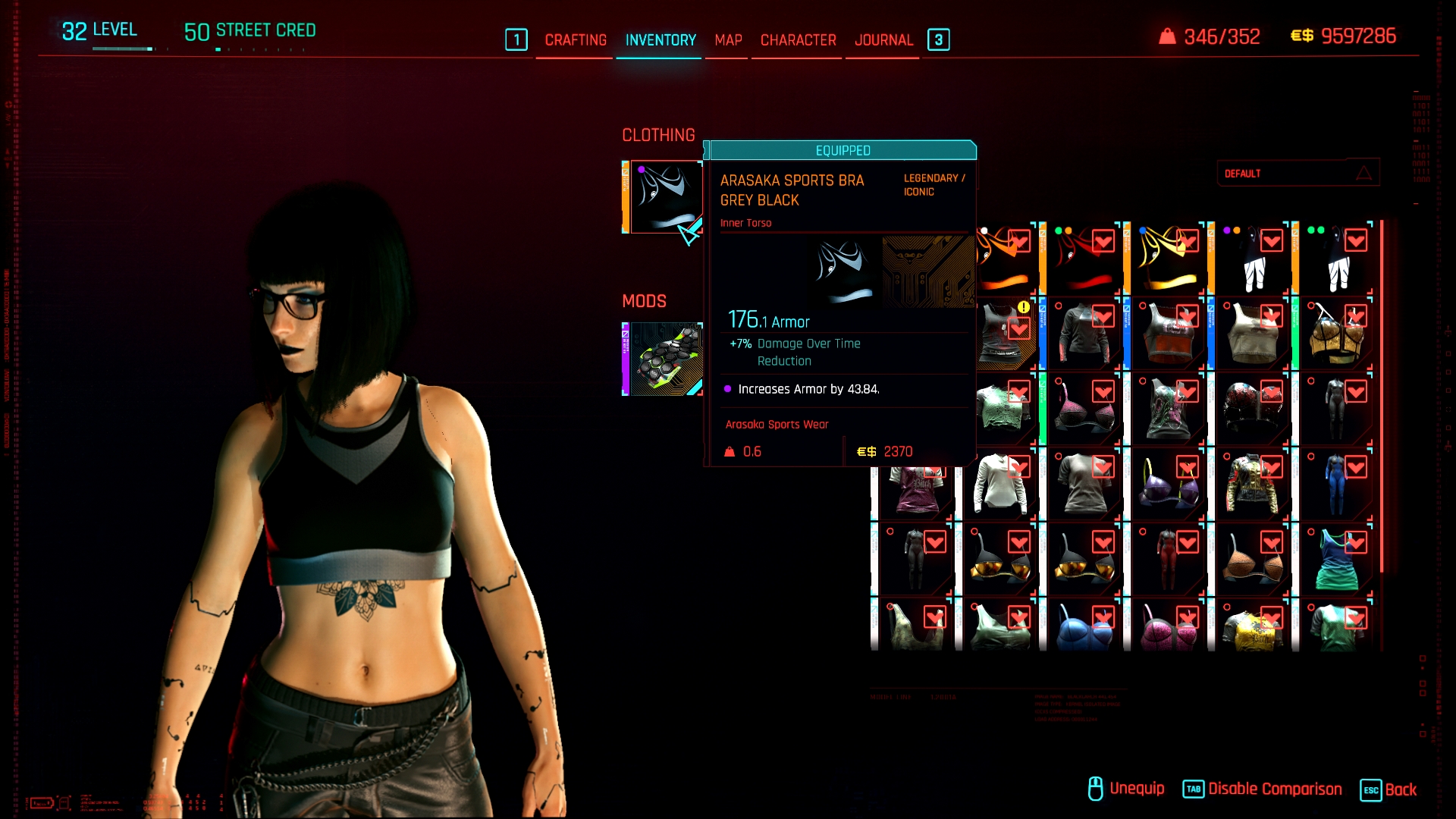The image size is (1456, 819).
Task: Switch to the Map tab
Action: tap(728, 40)
